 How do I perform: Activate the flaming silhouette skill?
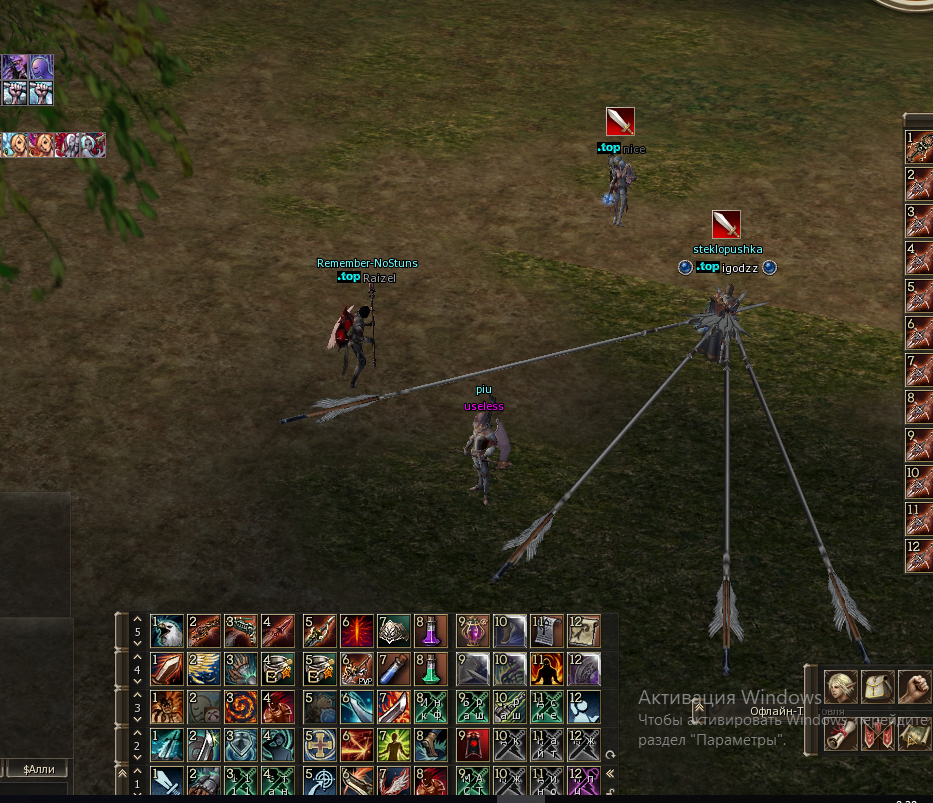[x=546, y=668]
